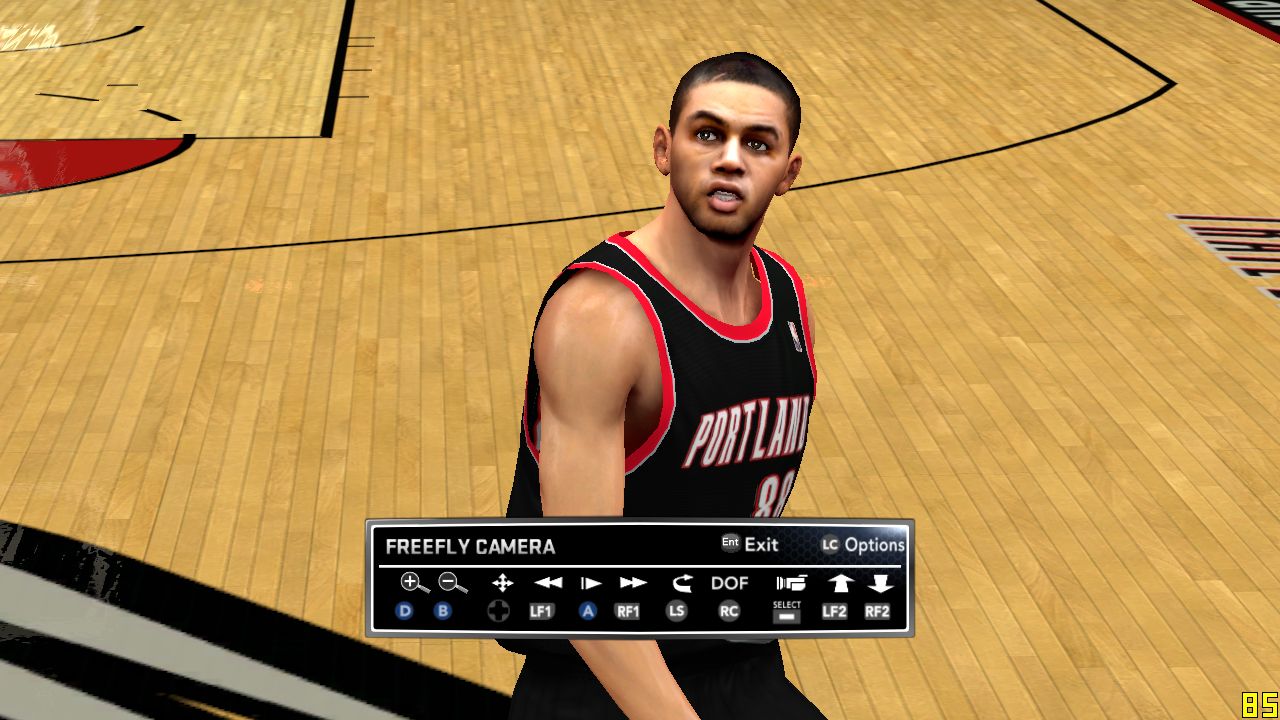Screen dimensions: 1280x720
Task: Select the four-way move camera icon
Action: [502, 583]
